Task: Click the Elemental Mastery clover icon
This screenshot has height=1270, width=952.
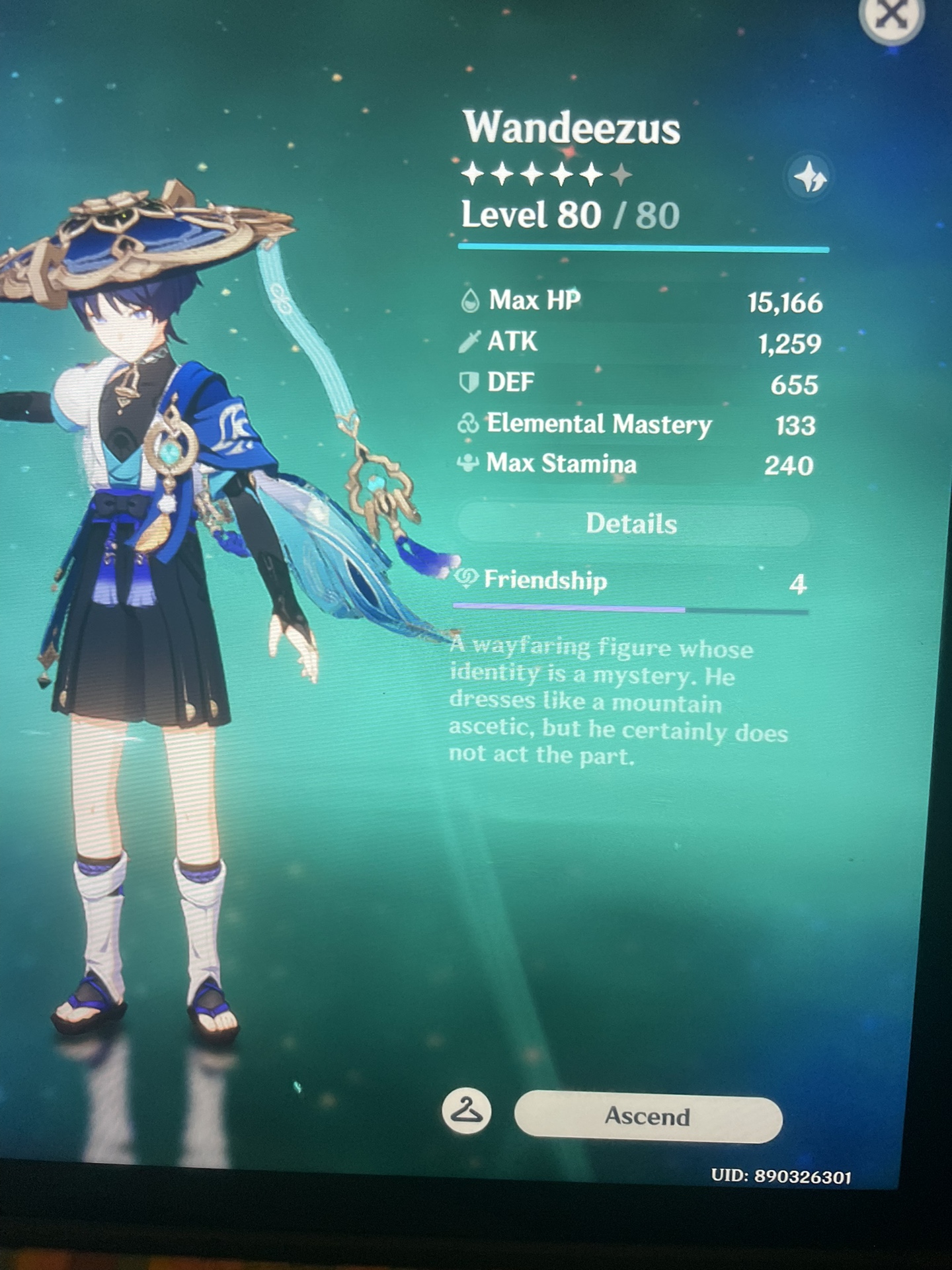Action: coord(471,424)
